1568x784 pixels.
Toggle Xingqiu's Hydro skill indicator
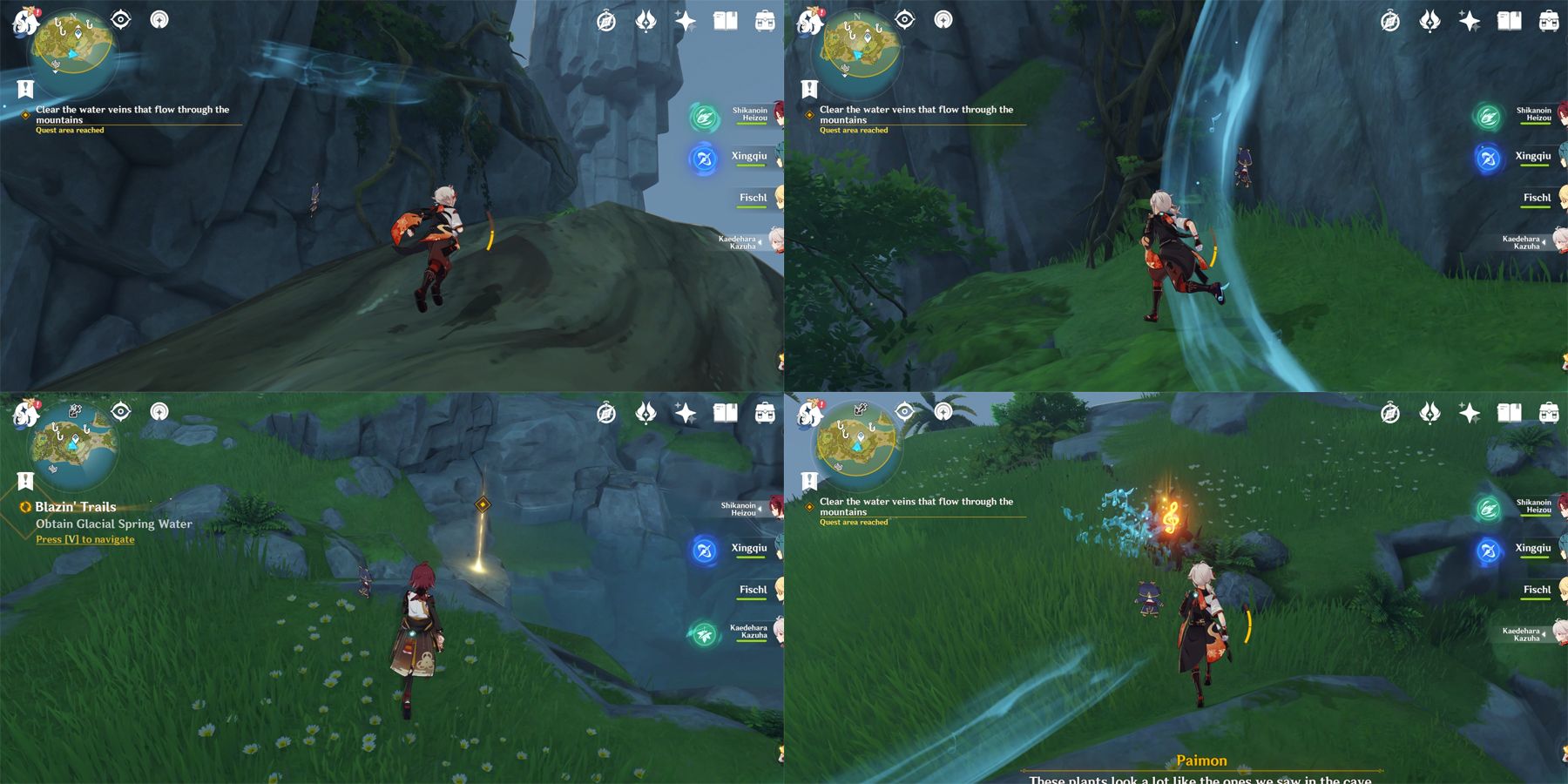[x=702, y=160]
